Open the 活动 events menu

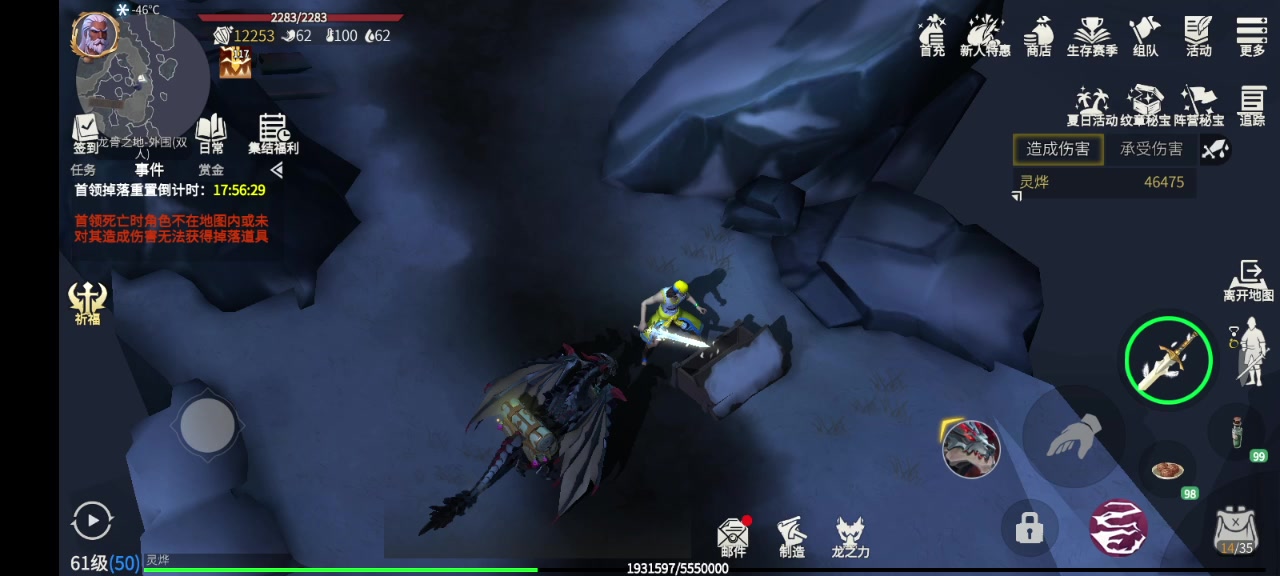pos(1198,35)
